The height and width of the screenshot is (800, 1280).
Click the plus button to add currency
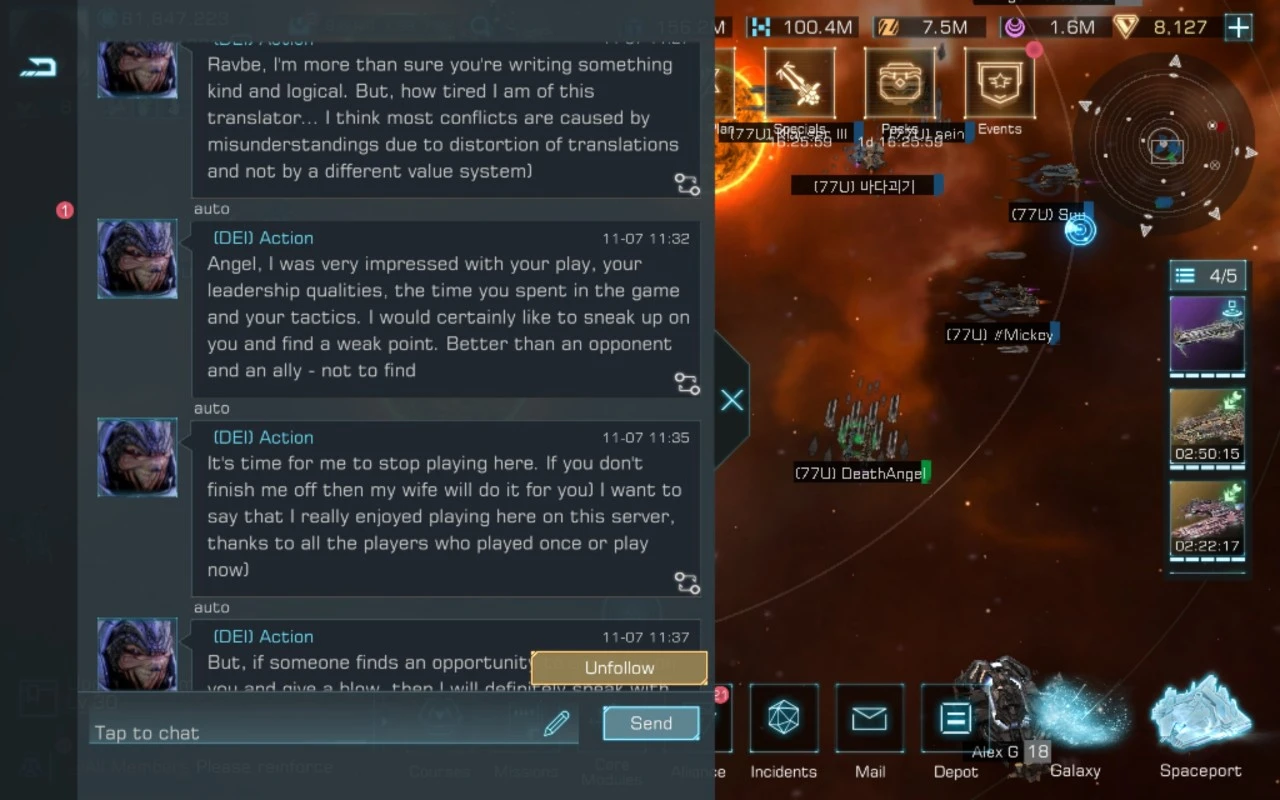[1238, 27]
